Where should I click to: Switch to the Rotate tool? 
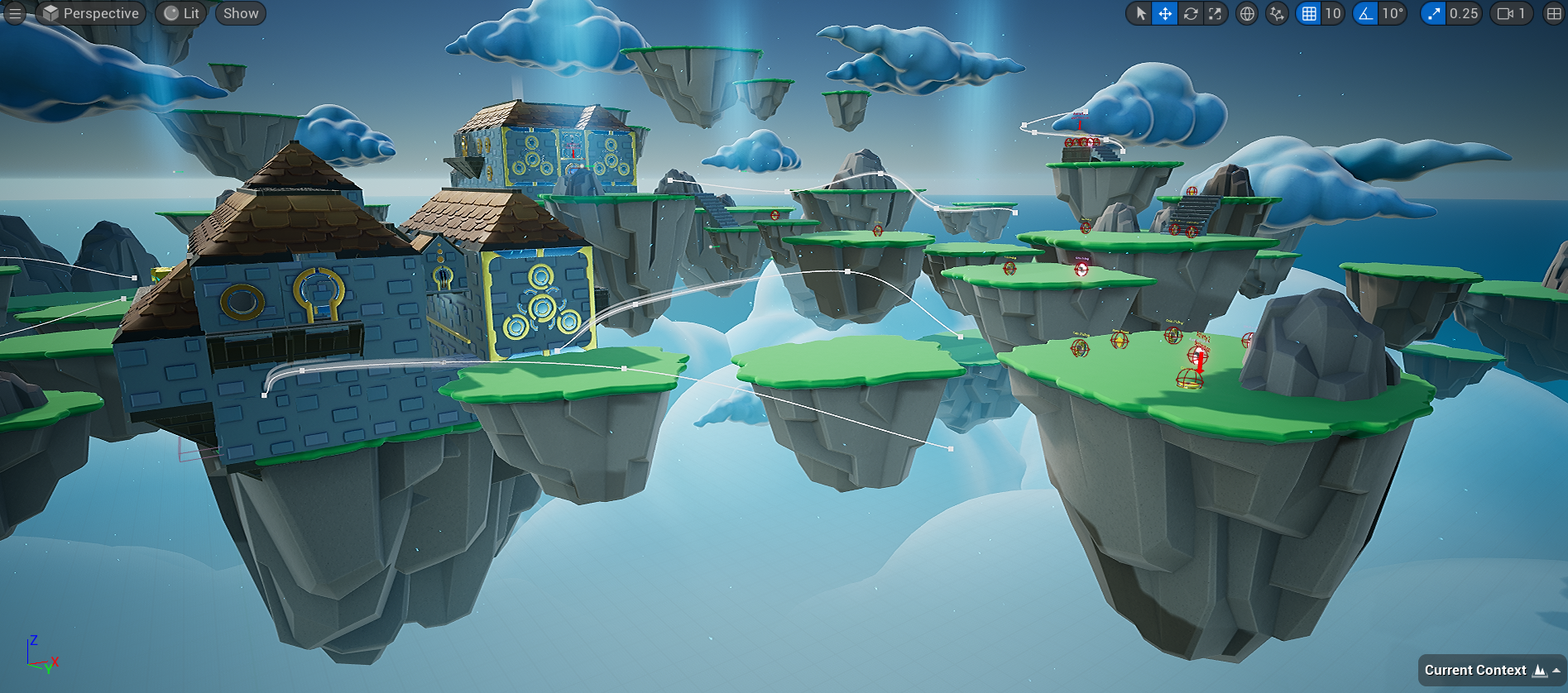[1190, 13]
